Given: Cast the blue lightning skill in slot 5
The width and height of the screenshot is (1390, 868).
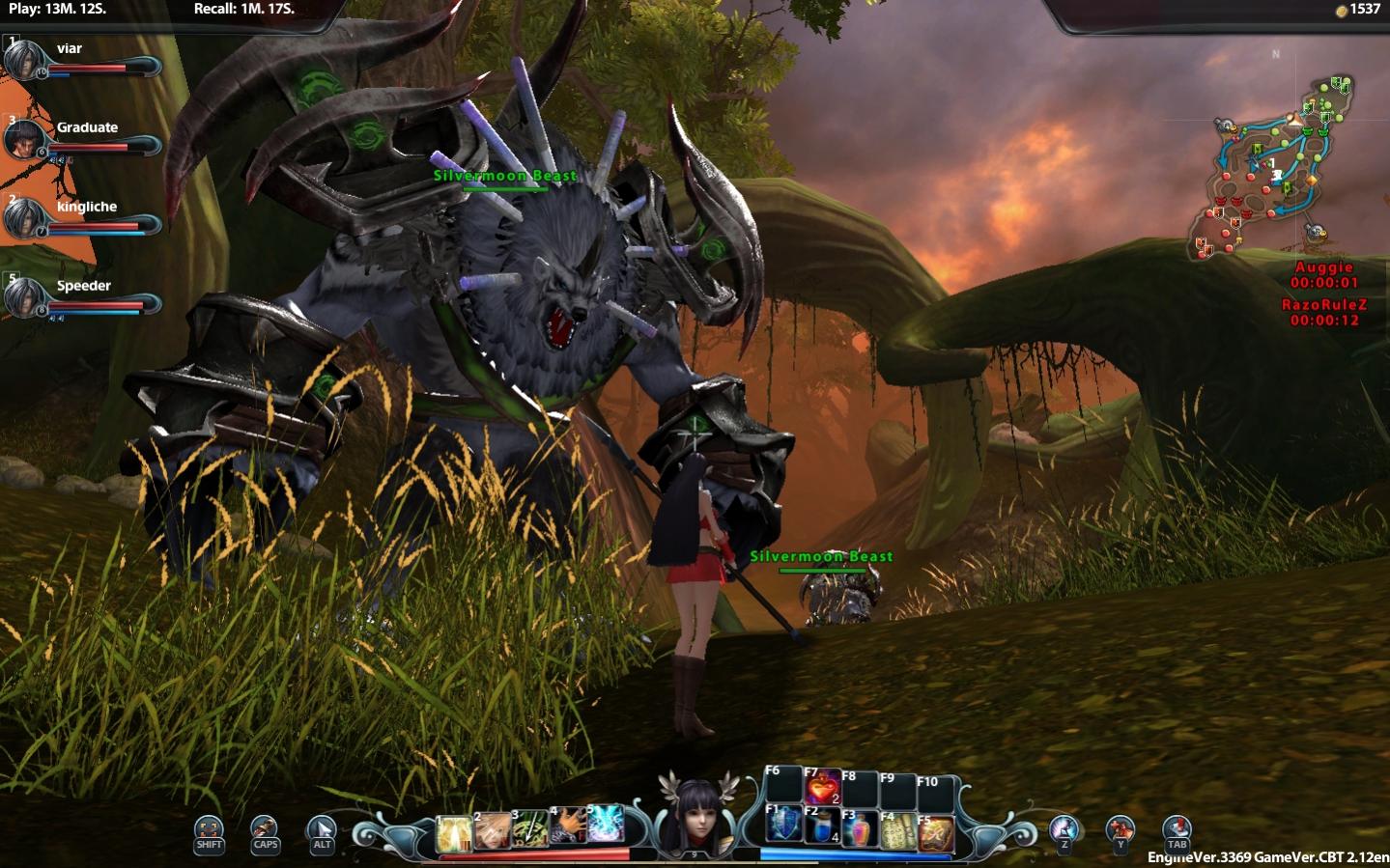Looking at the screenshot, I should click(605, 823).
